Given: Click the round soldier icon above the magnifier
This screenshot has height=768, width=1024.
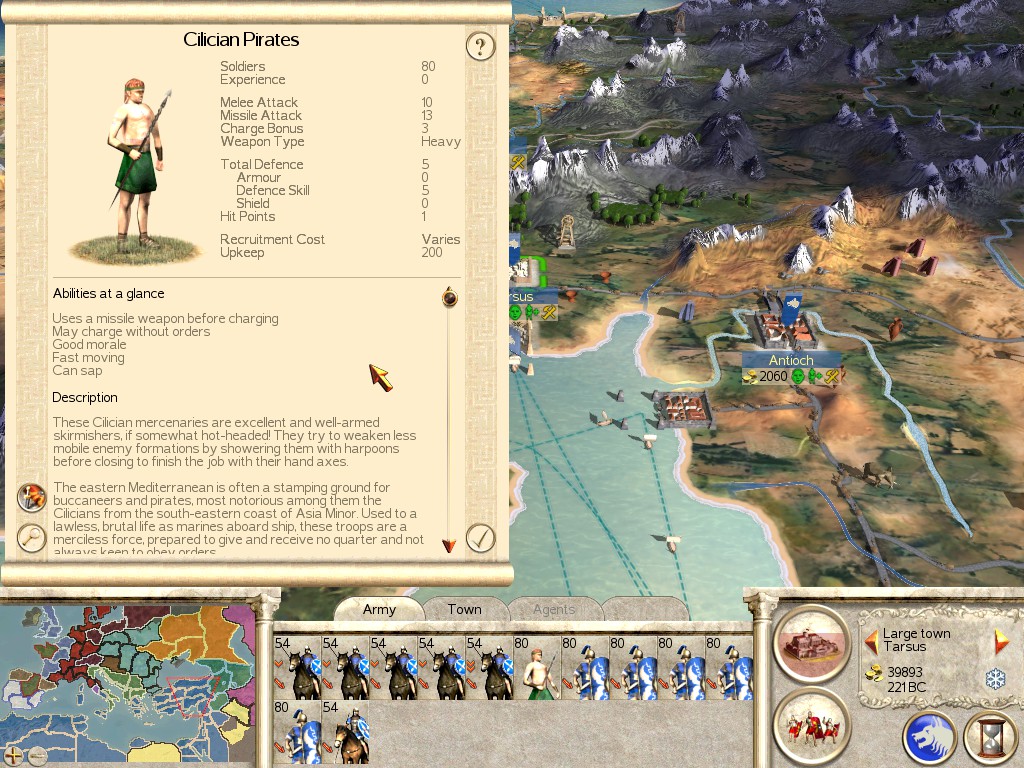Looking at the screenshot, I should [32, 497].
